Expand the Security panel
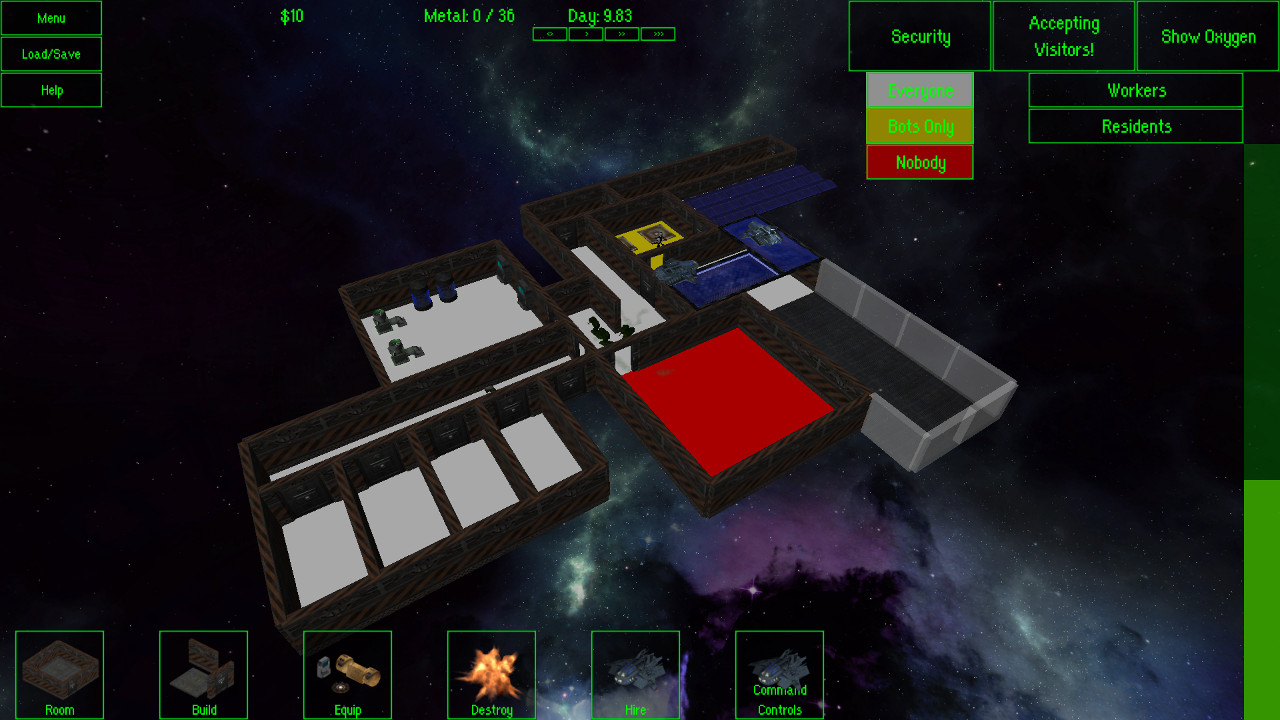 [919, 36]
